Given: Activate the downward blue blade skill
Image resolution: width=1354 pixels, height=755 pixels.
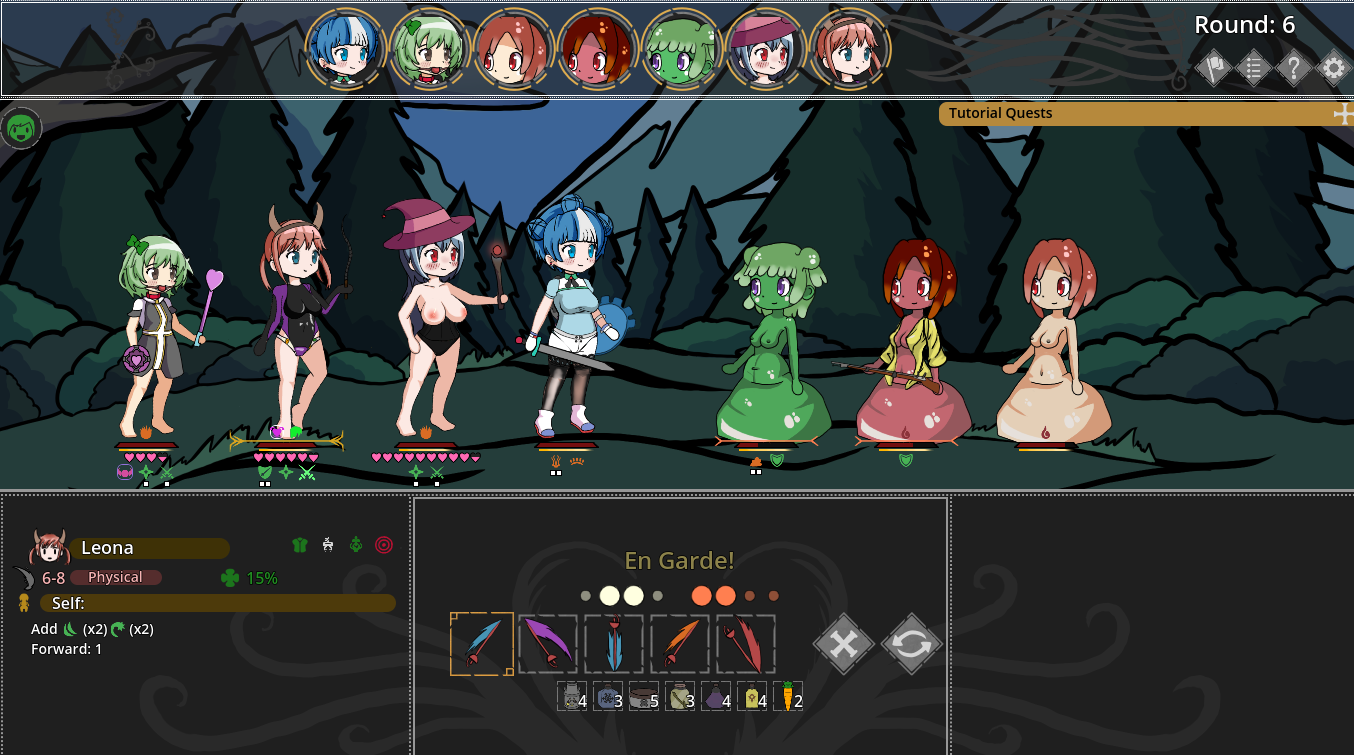Looking at the screenshot, I should [x=614, y=644].
